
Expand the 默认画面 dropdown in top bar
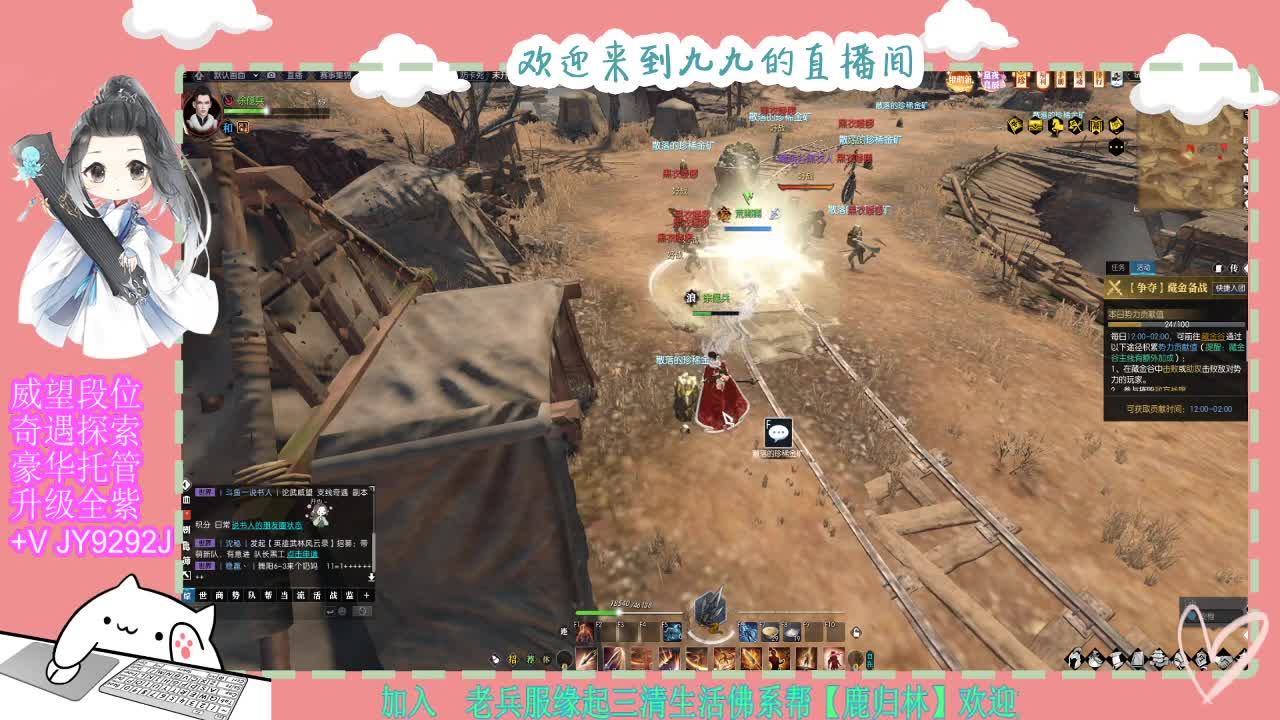[x=255, y=76]
